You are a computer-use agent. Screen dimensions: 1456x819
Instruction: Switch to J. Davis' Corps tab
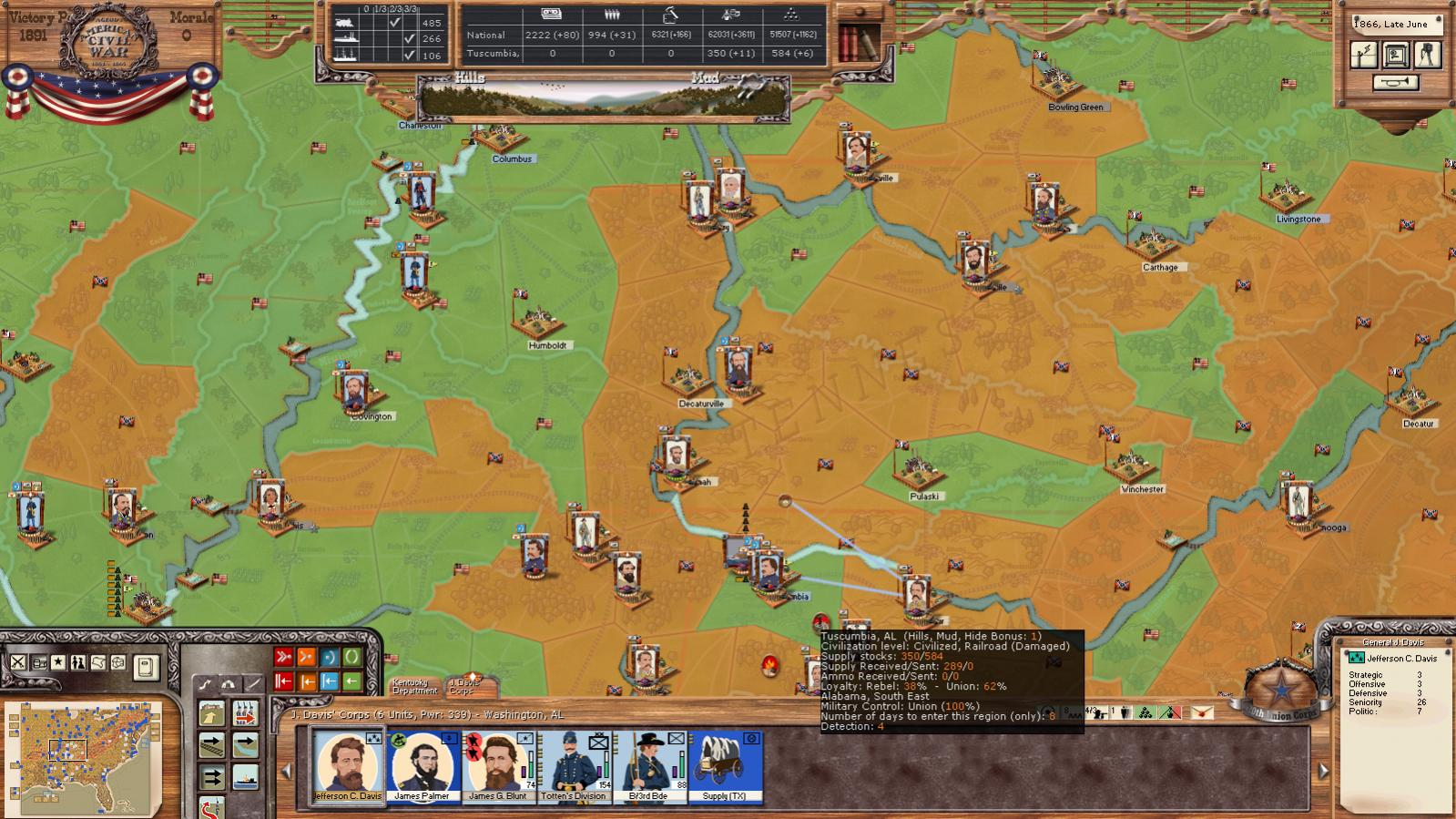(x=464, y=686)
